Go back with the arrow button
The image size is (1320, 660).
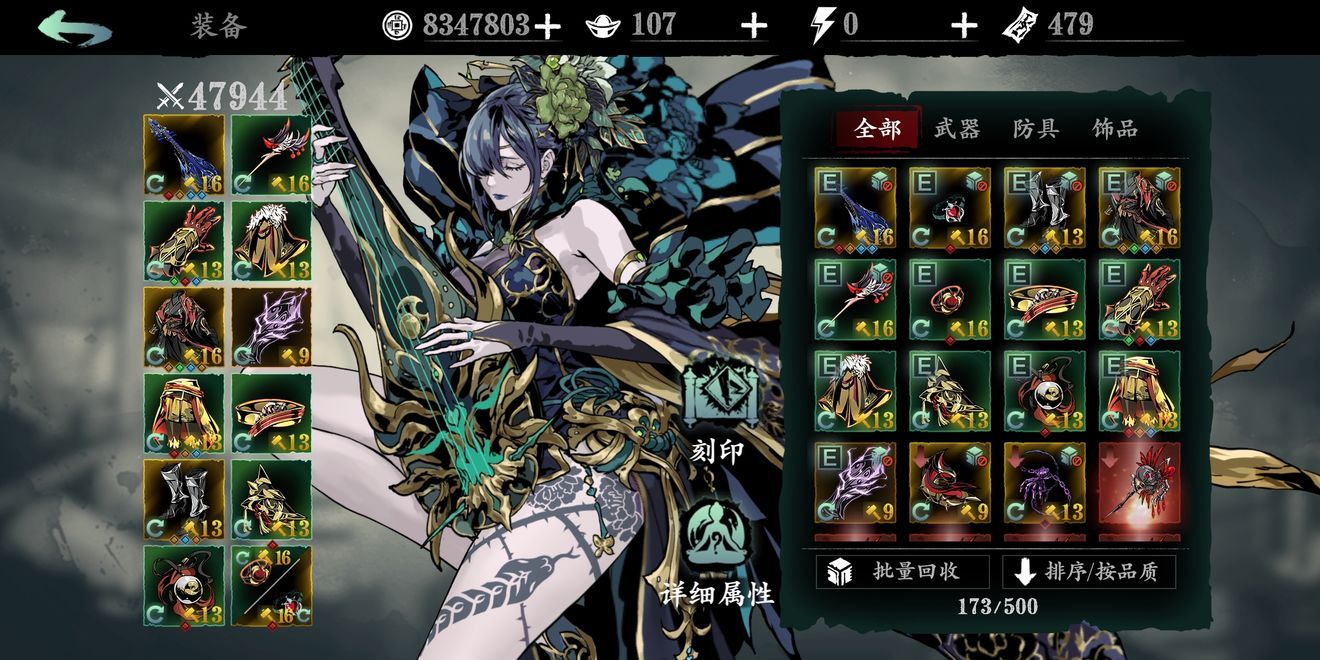pos(75,27)
